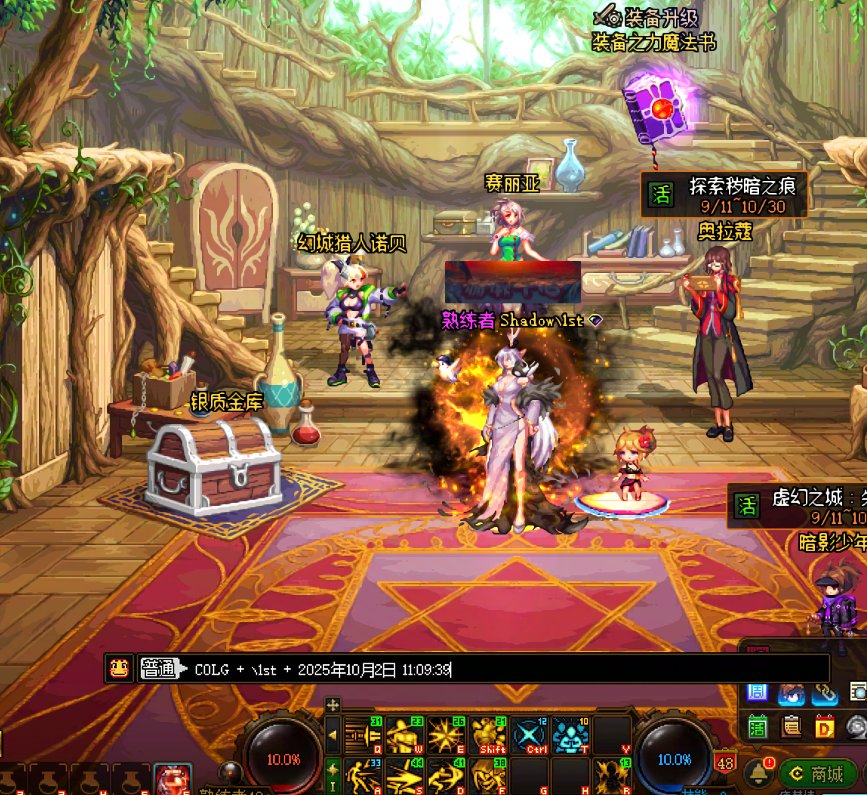Open the orange D calendar icon
The width and height of the screenshot is (867, 795).
[x=825, y=725]
